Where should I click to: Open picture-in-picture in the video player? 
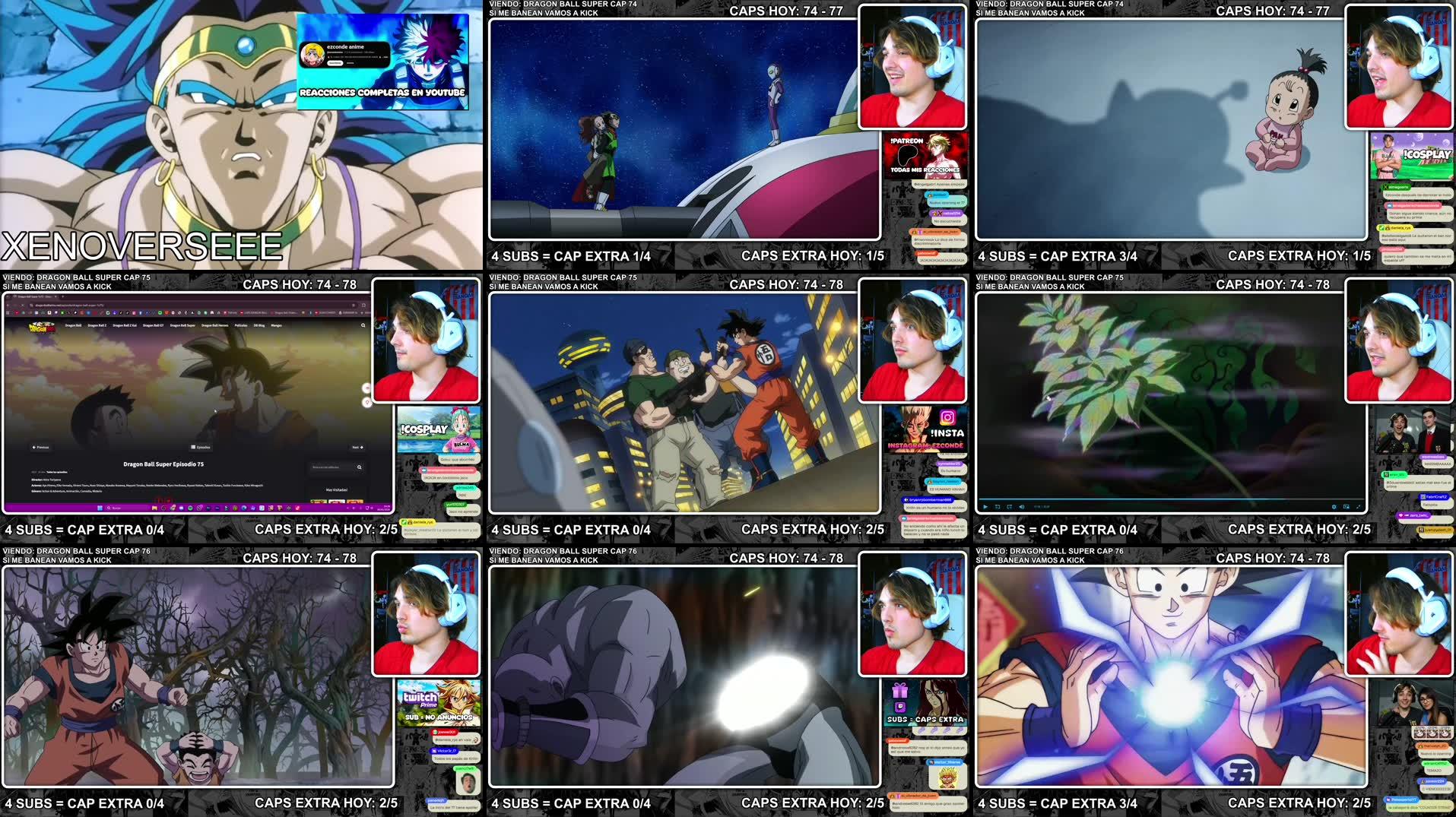1347,507
